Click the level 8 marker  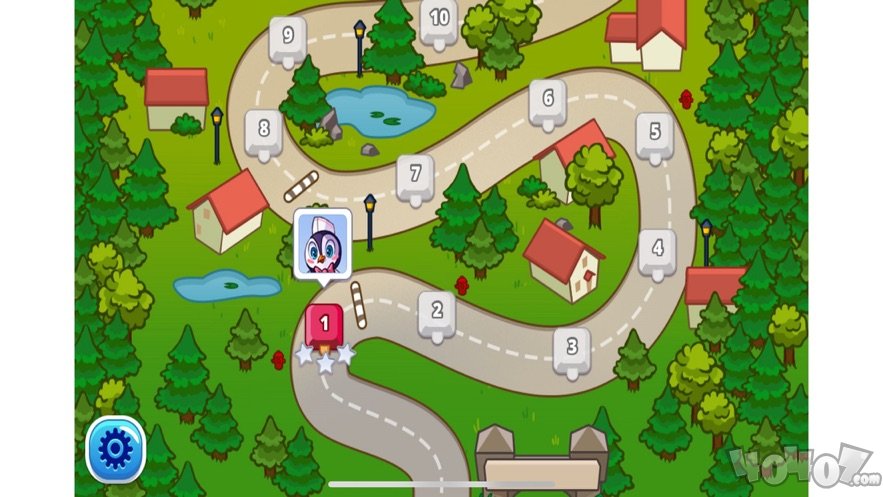(264, 129)
